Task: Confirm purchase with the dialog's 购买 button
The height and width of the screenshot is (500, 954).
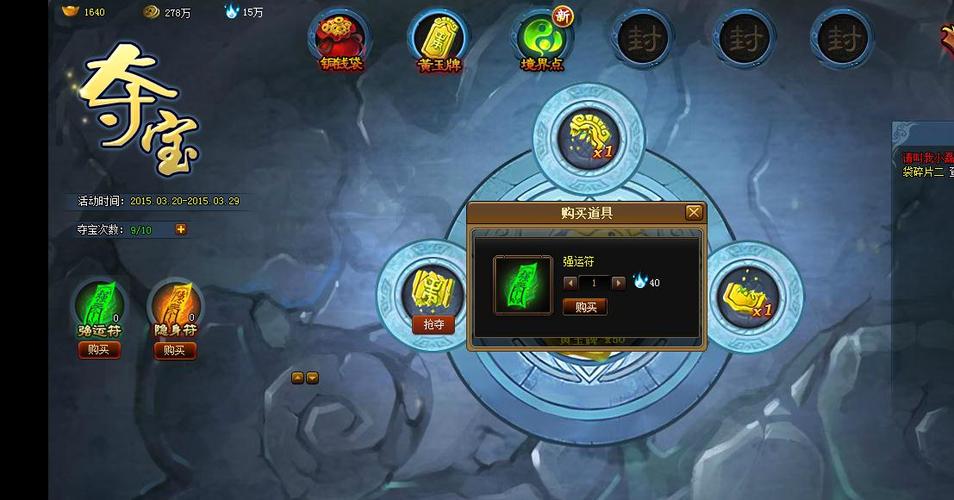Action: tap(585, 307)
